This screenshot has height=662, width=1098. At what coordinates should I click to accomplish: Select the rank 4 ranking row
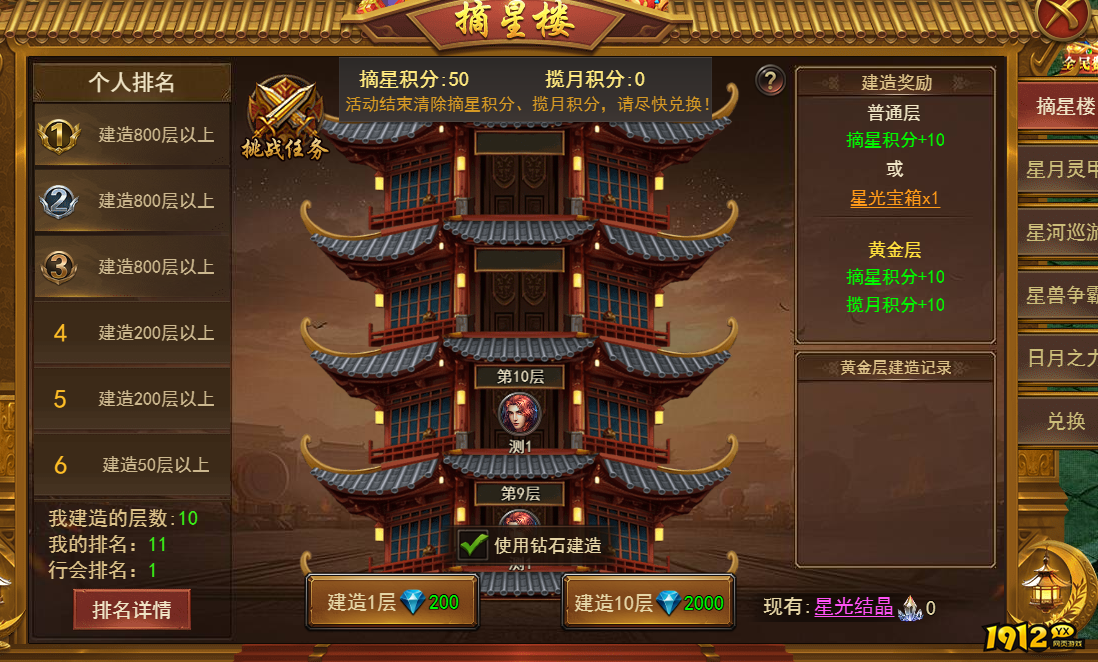pos(132,333)
